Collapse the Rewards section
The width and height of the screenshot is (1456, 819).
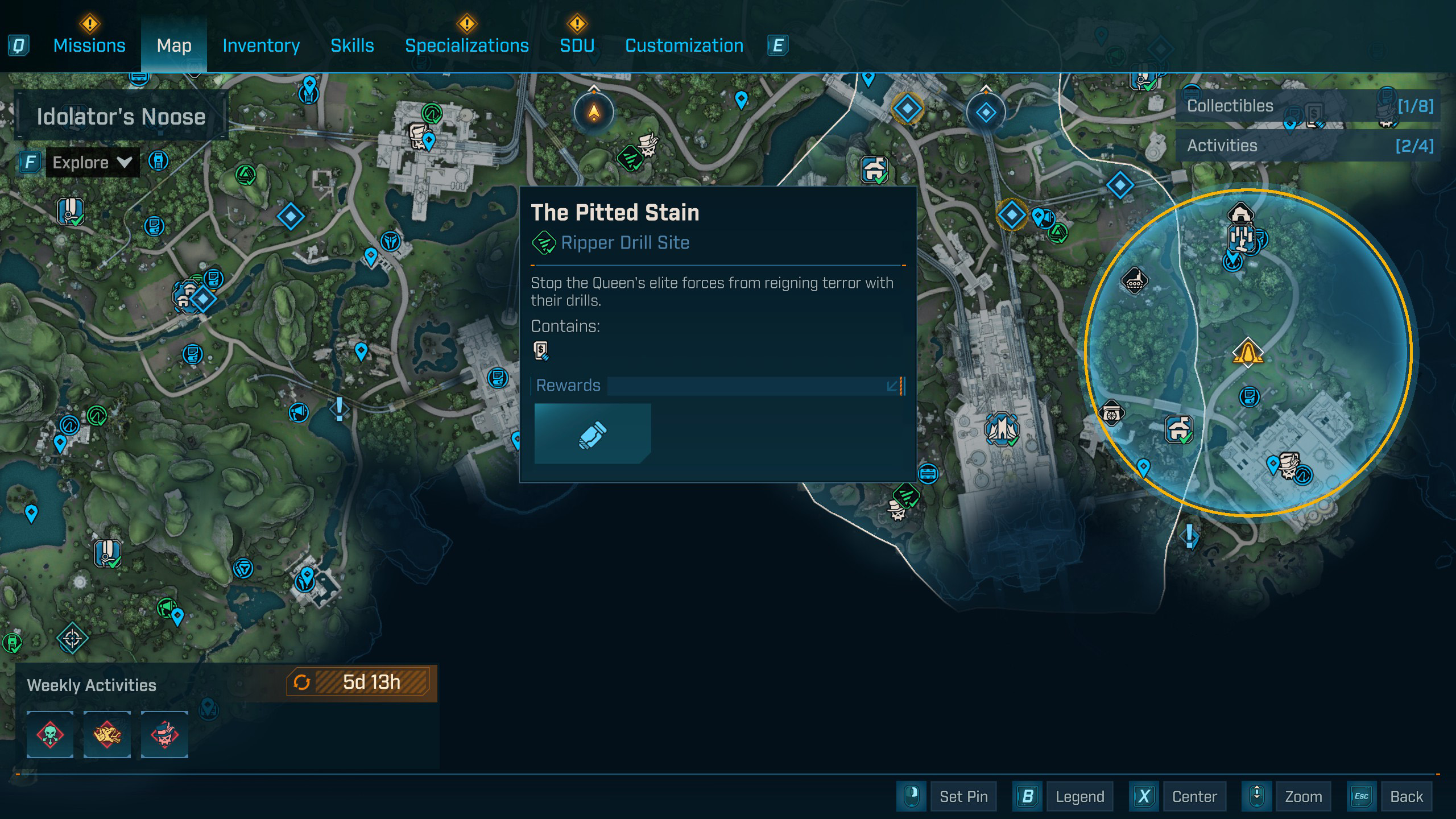coord(892,386)
